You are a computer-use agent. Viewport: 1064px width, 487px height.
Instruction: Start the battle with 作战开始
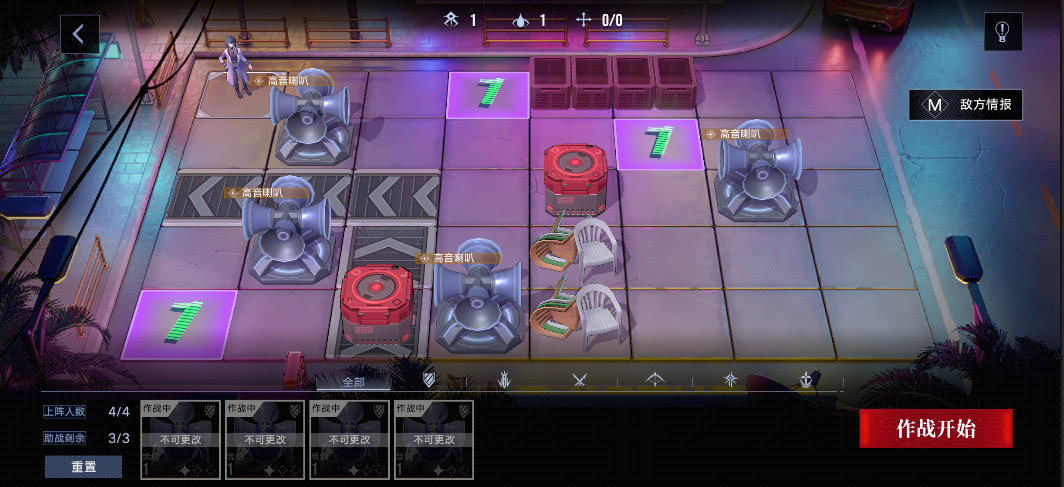tap(936, 429)
